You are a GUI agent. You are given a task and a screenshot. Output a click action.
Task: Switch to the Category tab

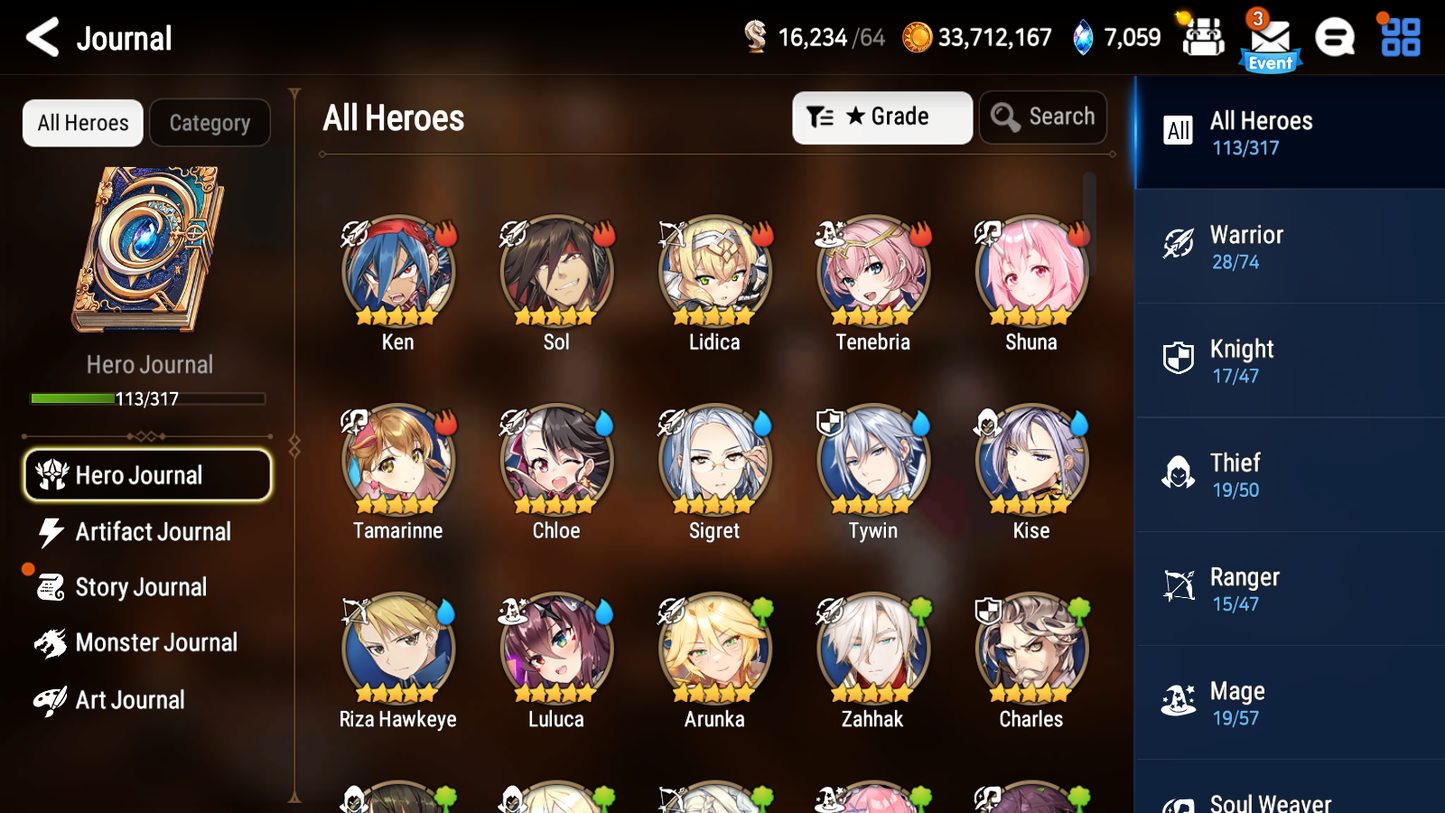tap(210, 123)
